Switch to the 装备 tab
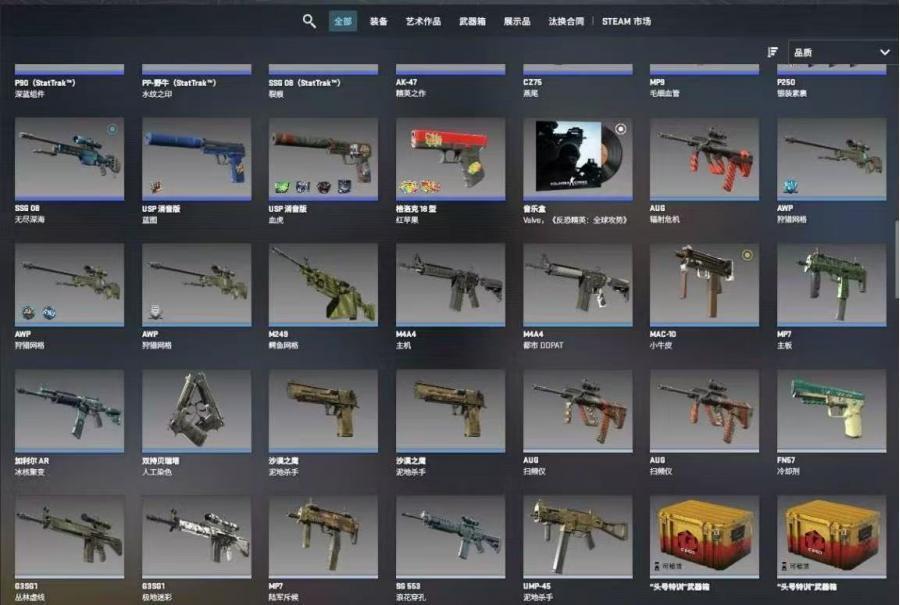900x605 pixels. pyautogui.click(x=378, y=21)
